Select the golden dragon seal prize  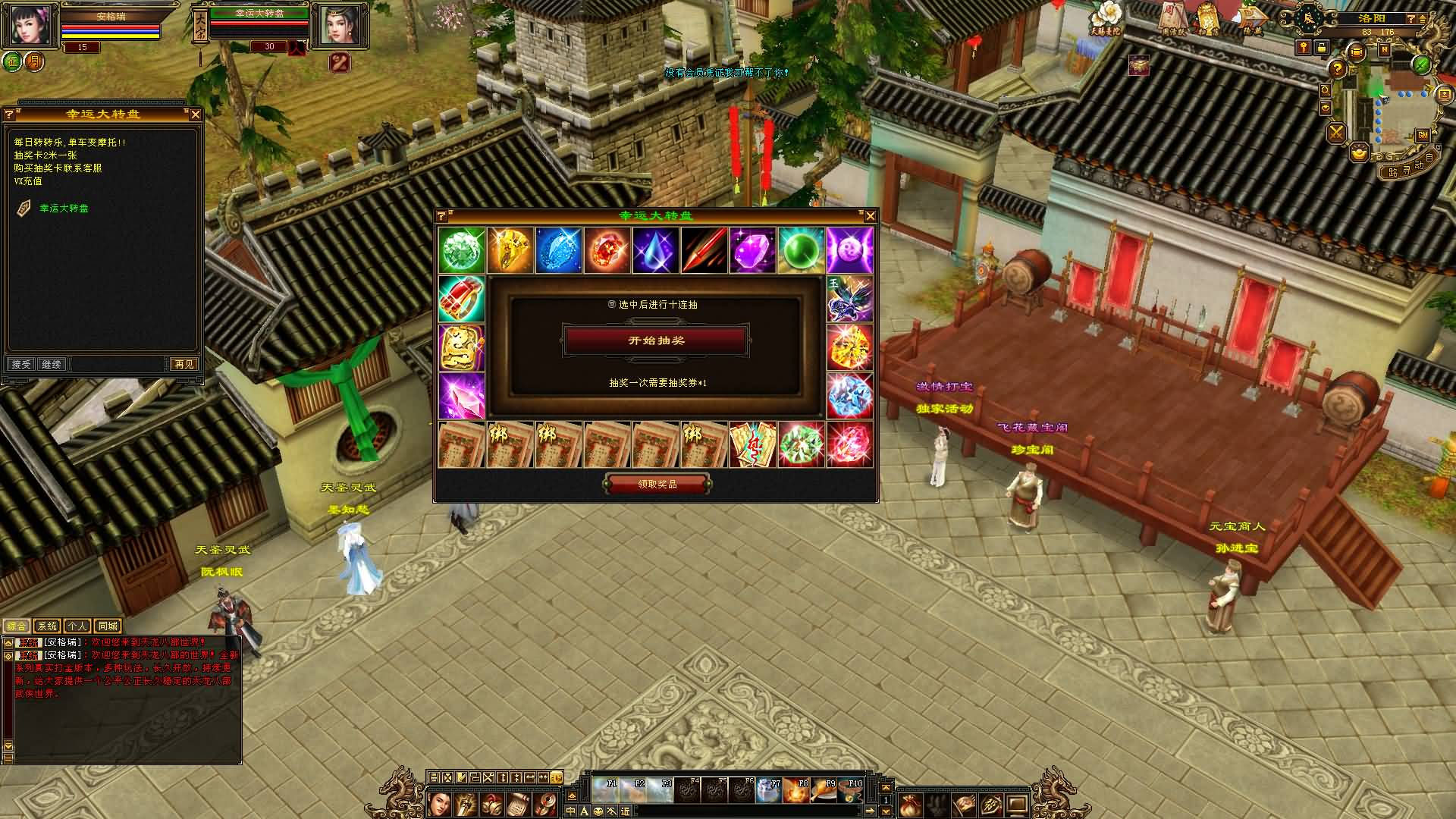point(462,347)
